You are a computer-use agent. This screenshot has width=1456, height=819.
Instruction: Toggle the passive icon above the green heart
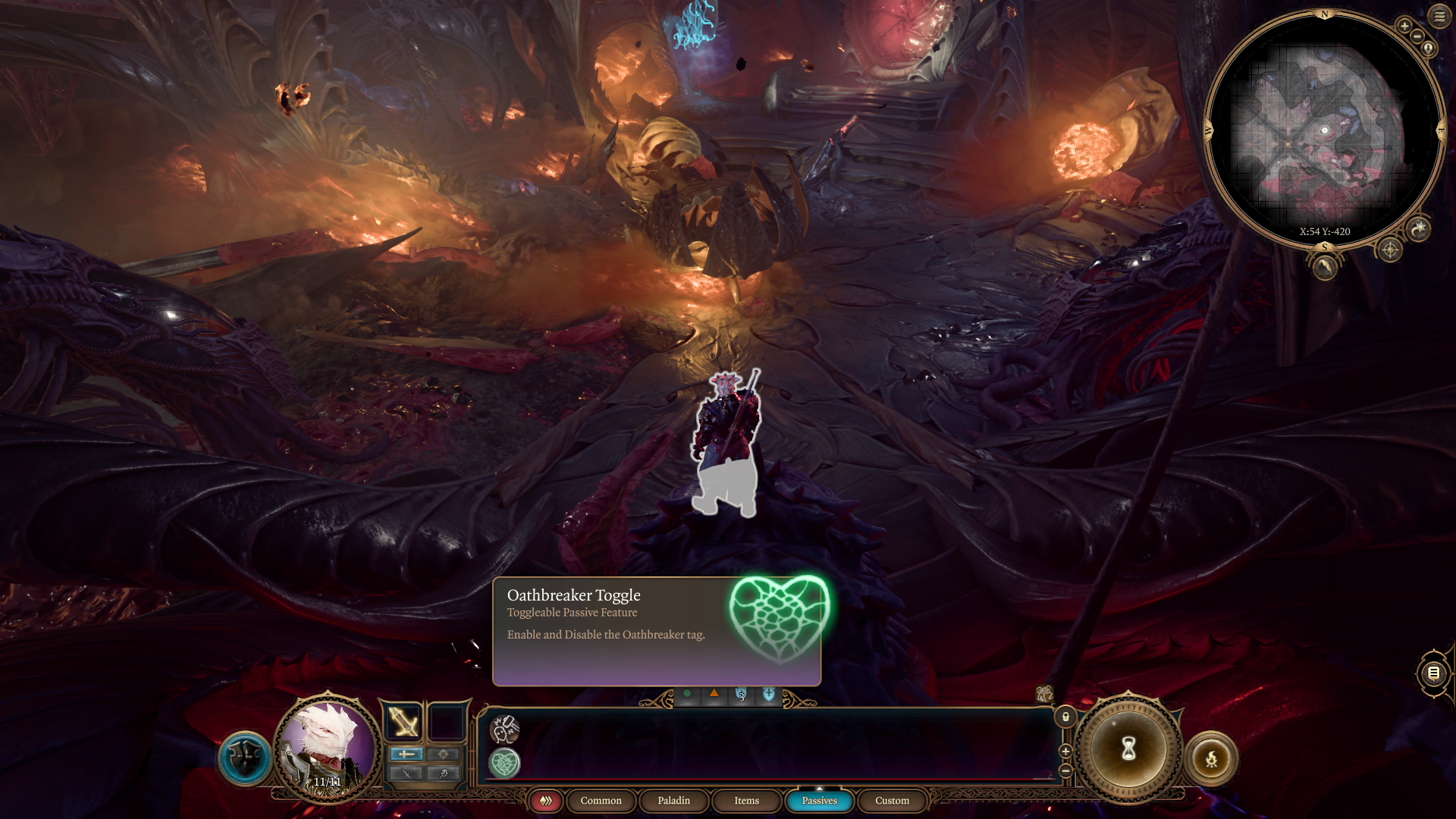[x=504, y=730]
